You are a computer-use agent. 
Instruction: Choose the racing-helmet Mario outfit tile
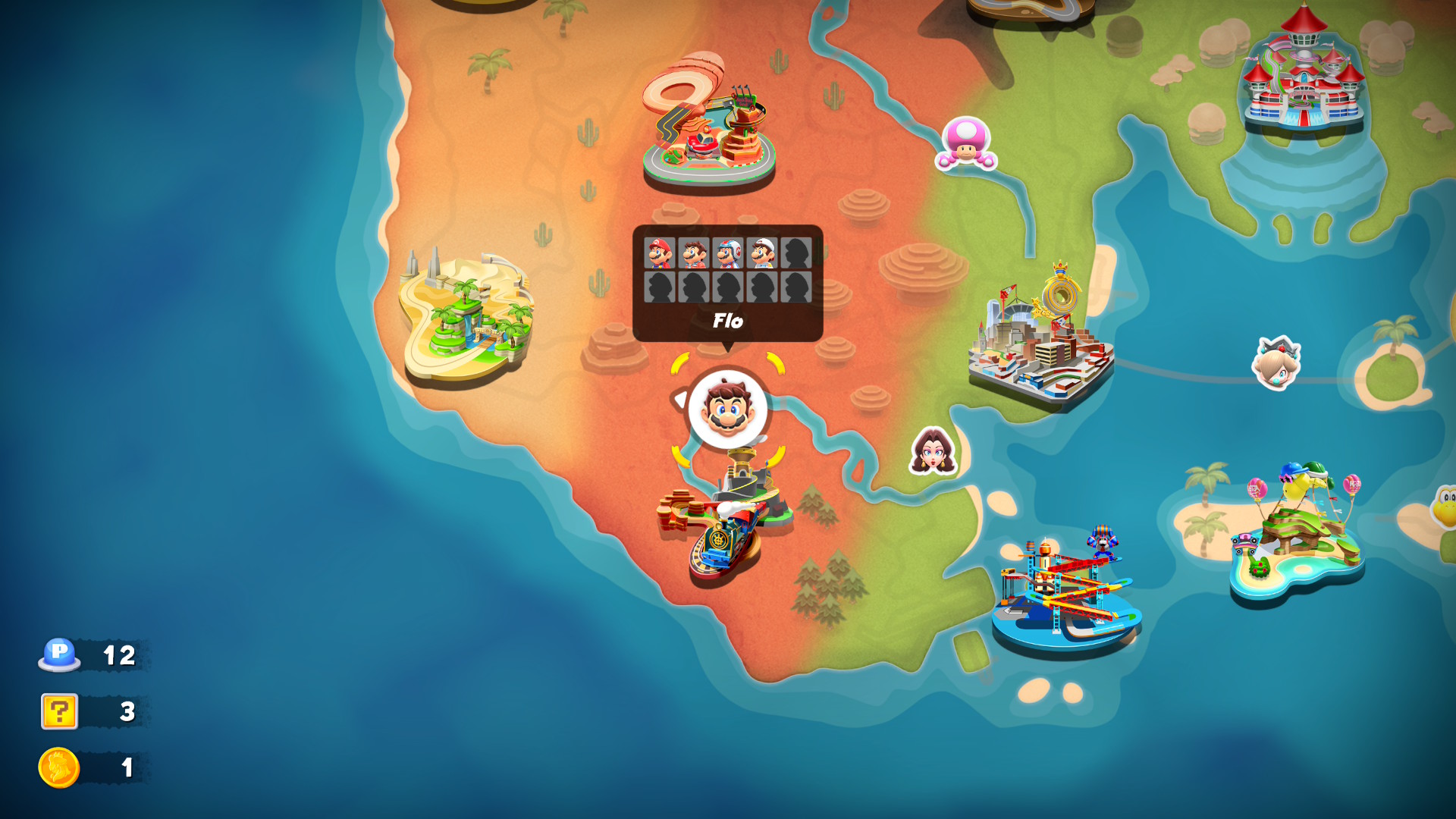[728, 253]
